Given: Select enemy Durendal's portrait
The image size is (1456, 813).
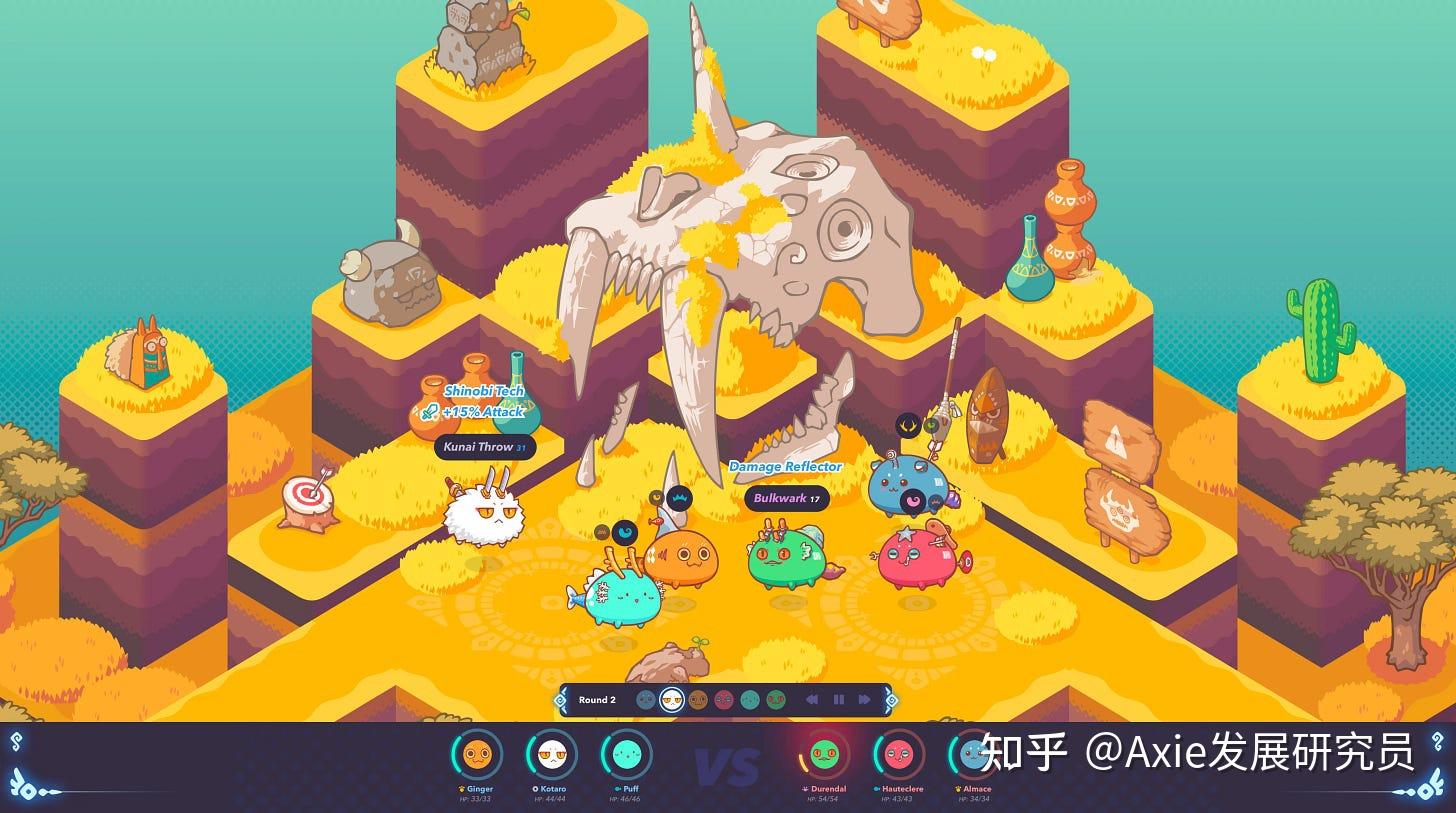Looking at the screenshot, I should [824, 755].
